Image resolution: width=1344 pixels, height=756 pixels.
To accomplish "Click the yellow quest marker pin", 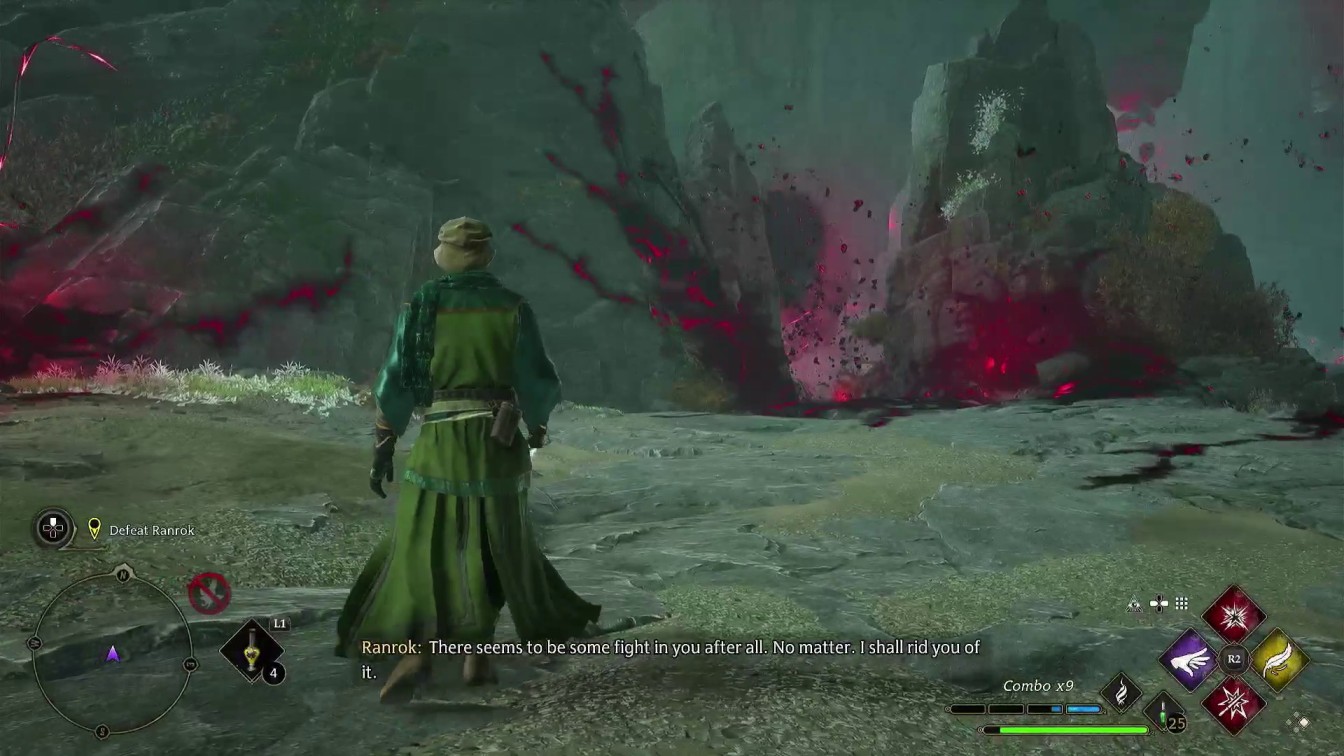I will (x=93, y=529).
